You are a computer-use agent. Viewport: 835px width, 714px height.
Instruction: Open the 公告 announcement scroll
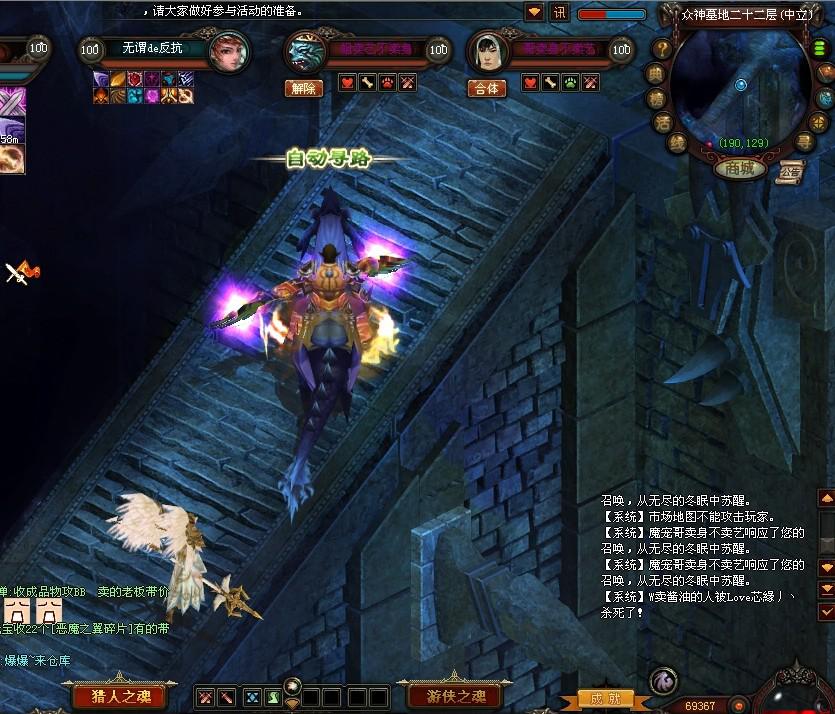click(x=791, y=169)
